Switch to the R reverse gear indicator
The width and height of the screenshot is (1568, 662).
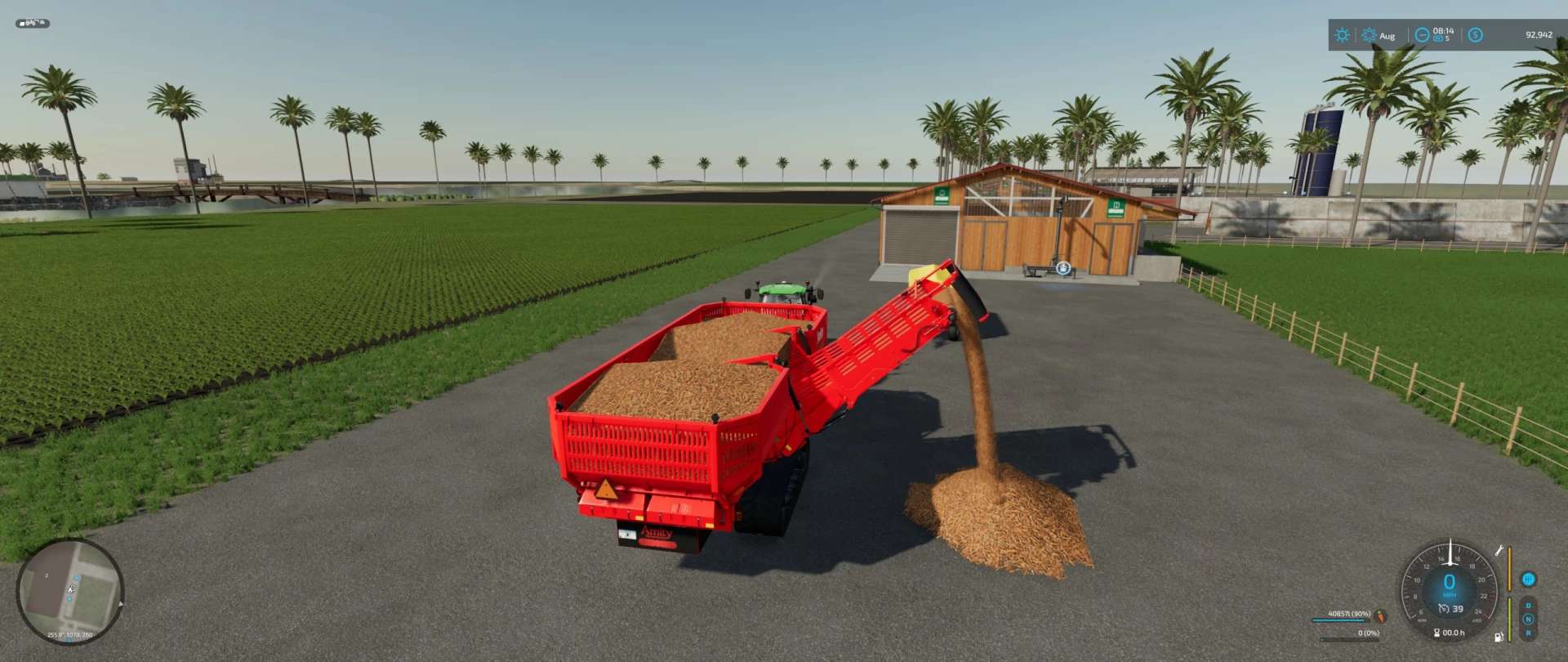(1528, 633)
